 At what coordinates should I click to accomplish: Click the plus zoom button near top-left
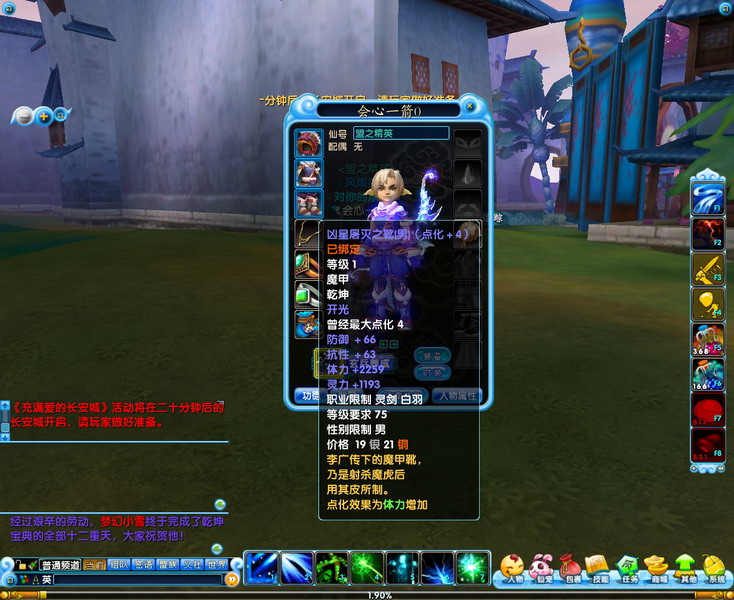[x=43, y=116]
